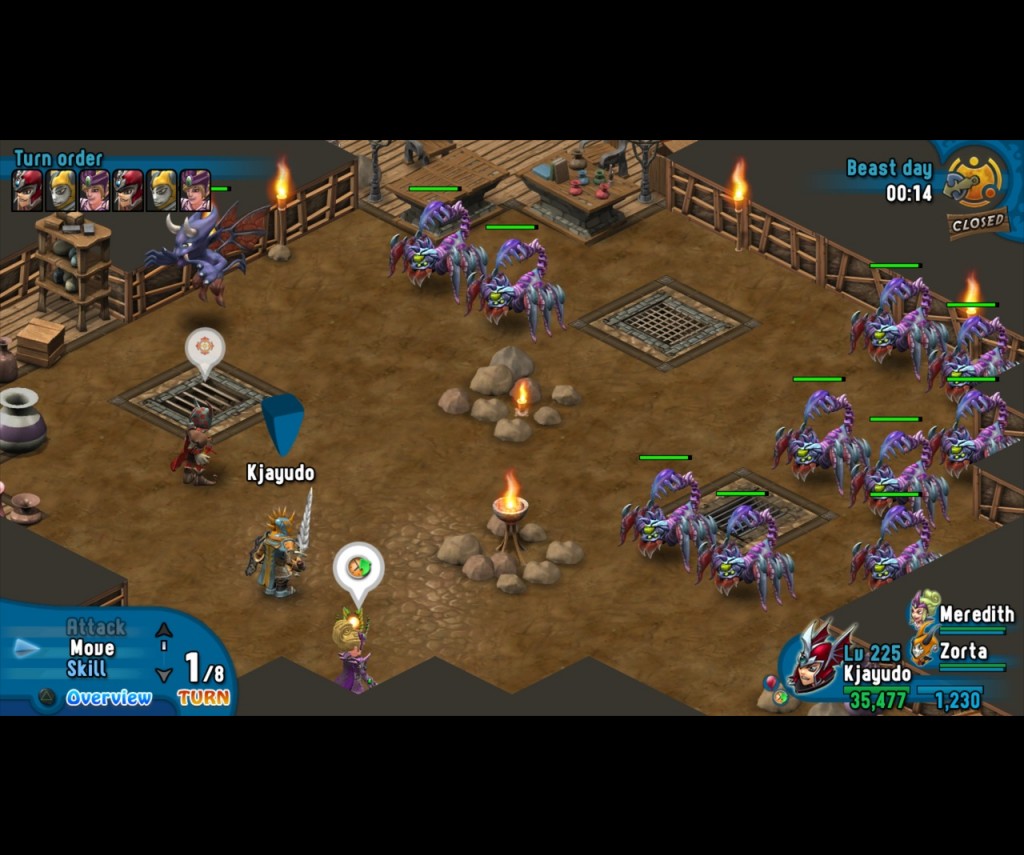Open the battle Overview
1024x855 pixels.
pos(108,697)
